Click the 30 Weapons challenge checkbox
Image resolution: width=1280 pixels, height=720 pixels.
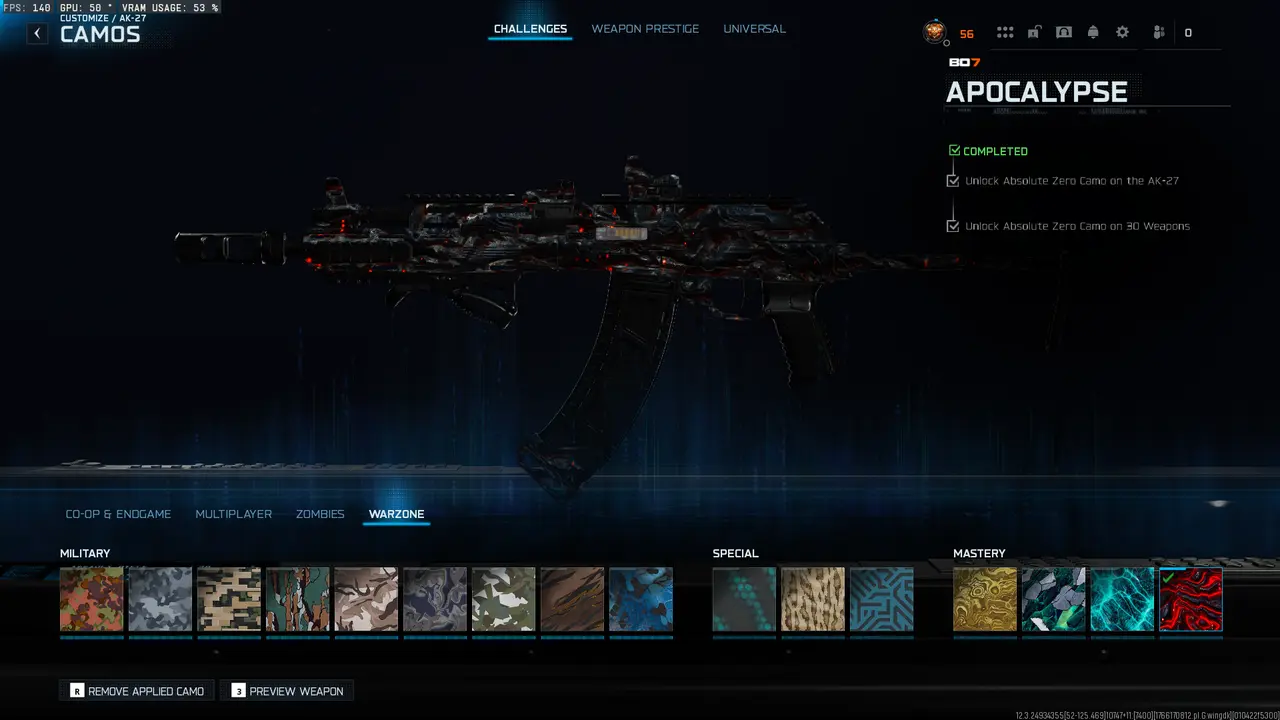(x=953, y=225)
